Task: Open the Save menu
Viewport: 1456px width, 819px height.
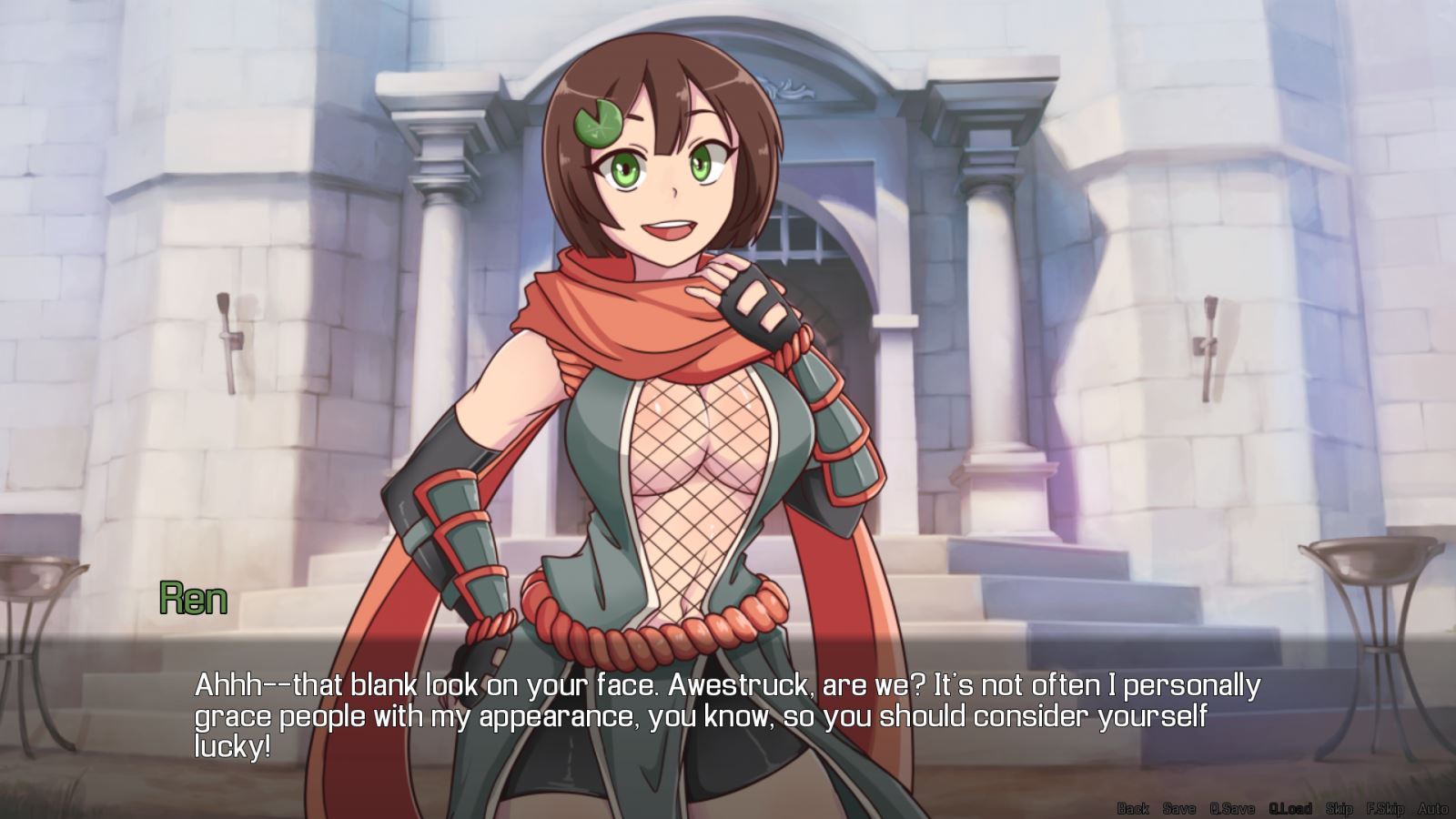Action: pos(1179,808)
